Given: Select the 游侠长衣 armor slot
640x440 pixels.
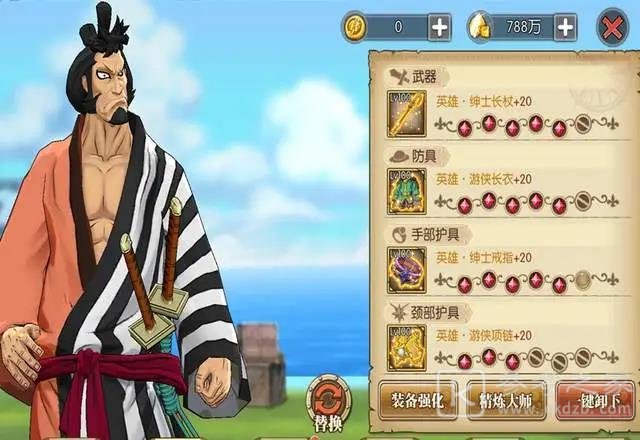Looking at the screenshot, I should tap(407, 191).
